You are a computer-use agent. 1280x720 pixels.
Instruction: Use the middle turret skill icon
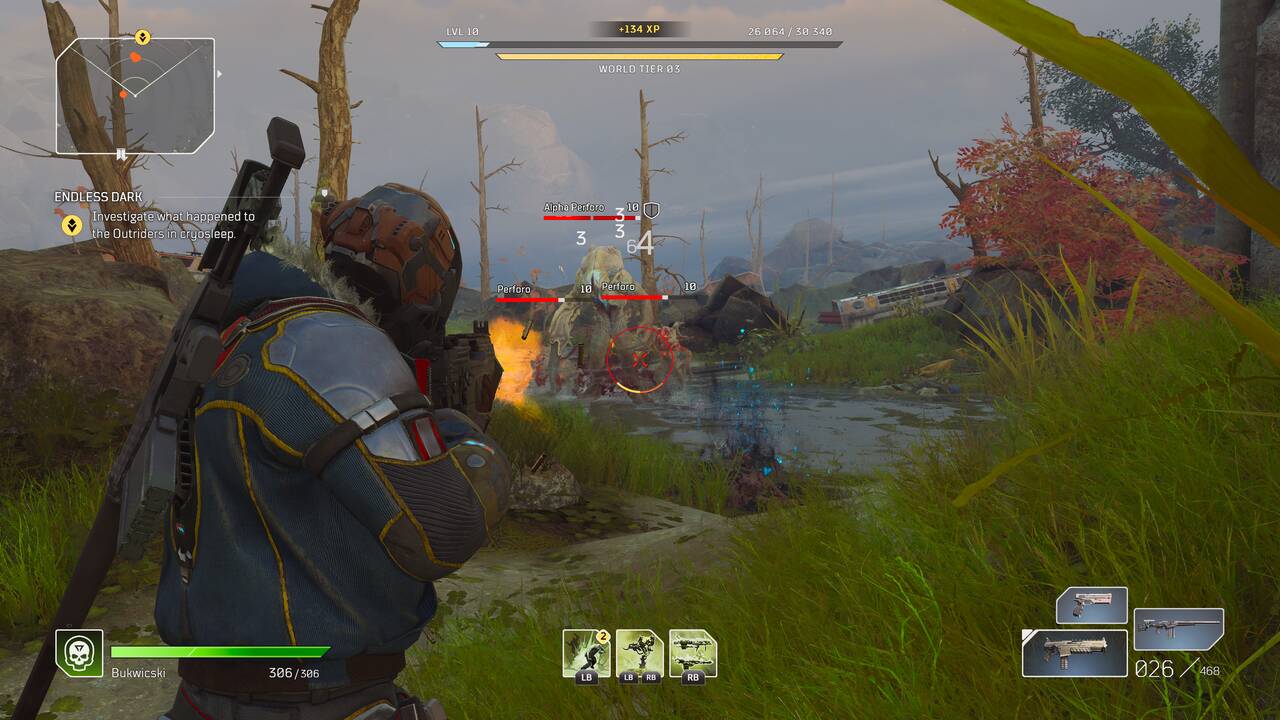[x=639, y=653]
